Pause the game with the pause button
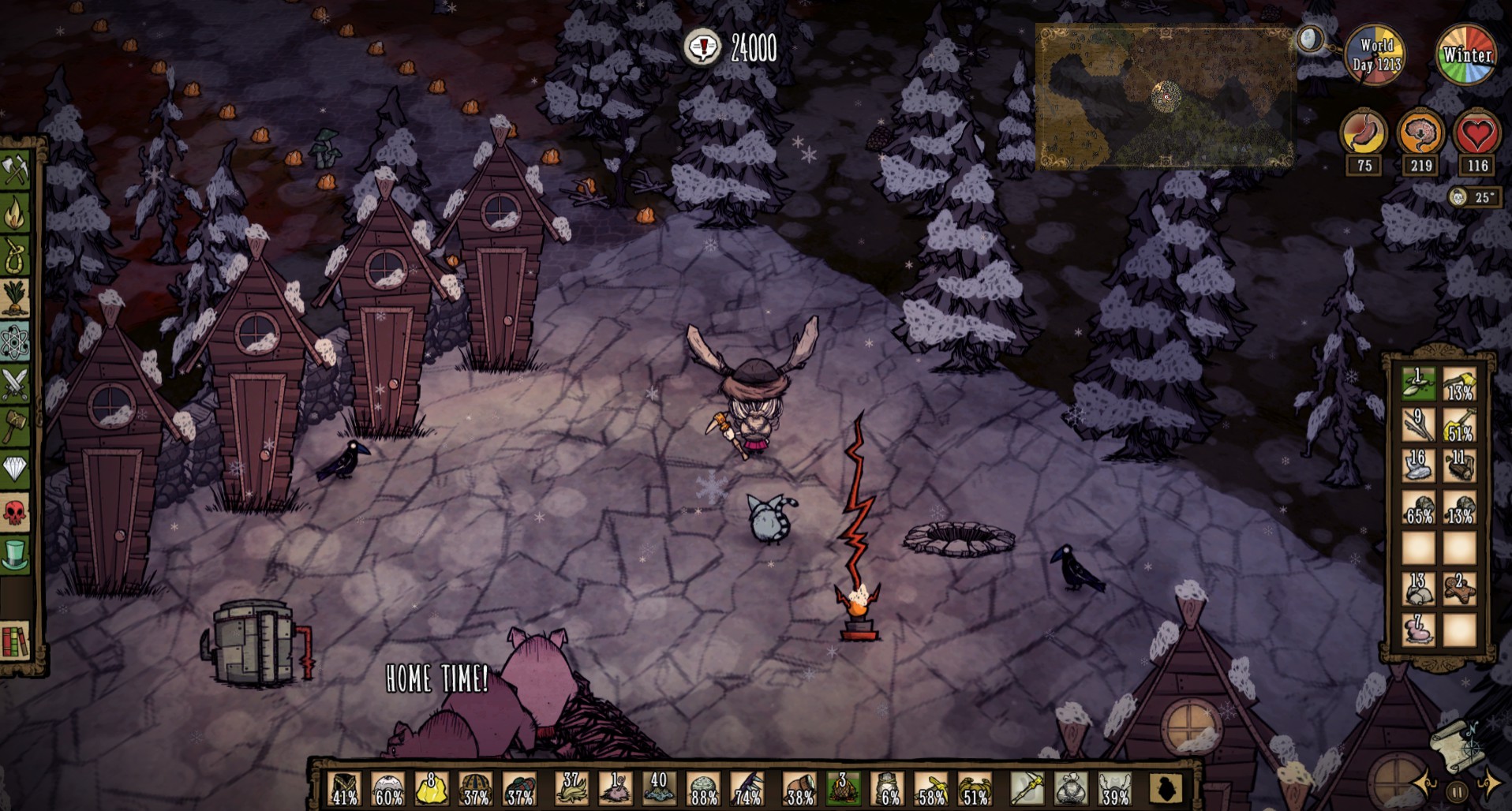Image resolution: width=1512 pixels, height=811 pixels. click(1458, 791)
